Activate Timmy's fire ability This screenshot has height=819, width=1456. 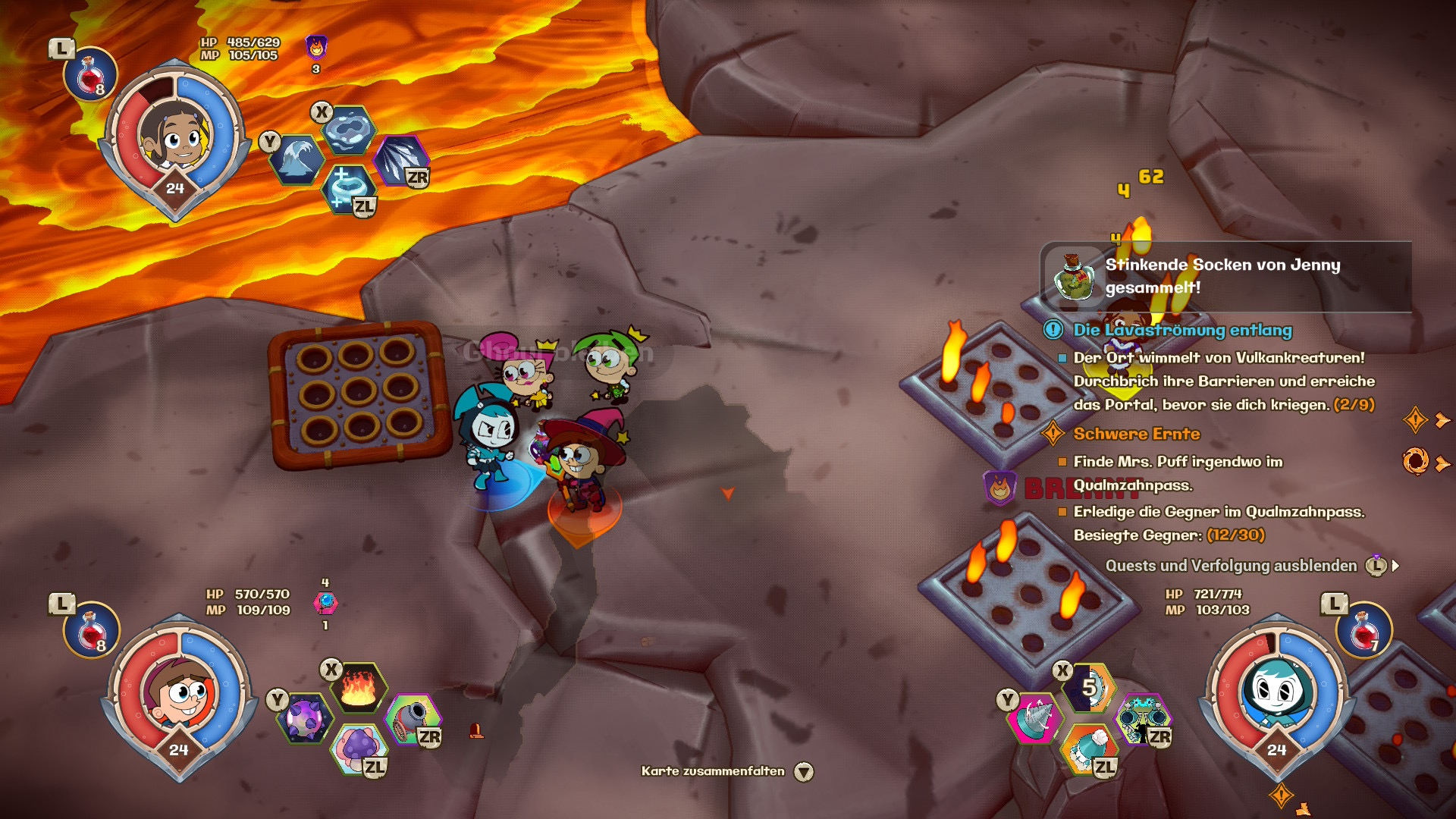coord(359,687)
